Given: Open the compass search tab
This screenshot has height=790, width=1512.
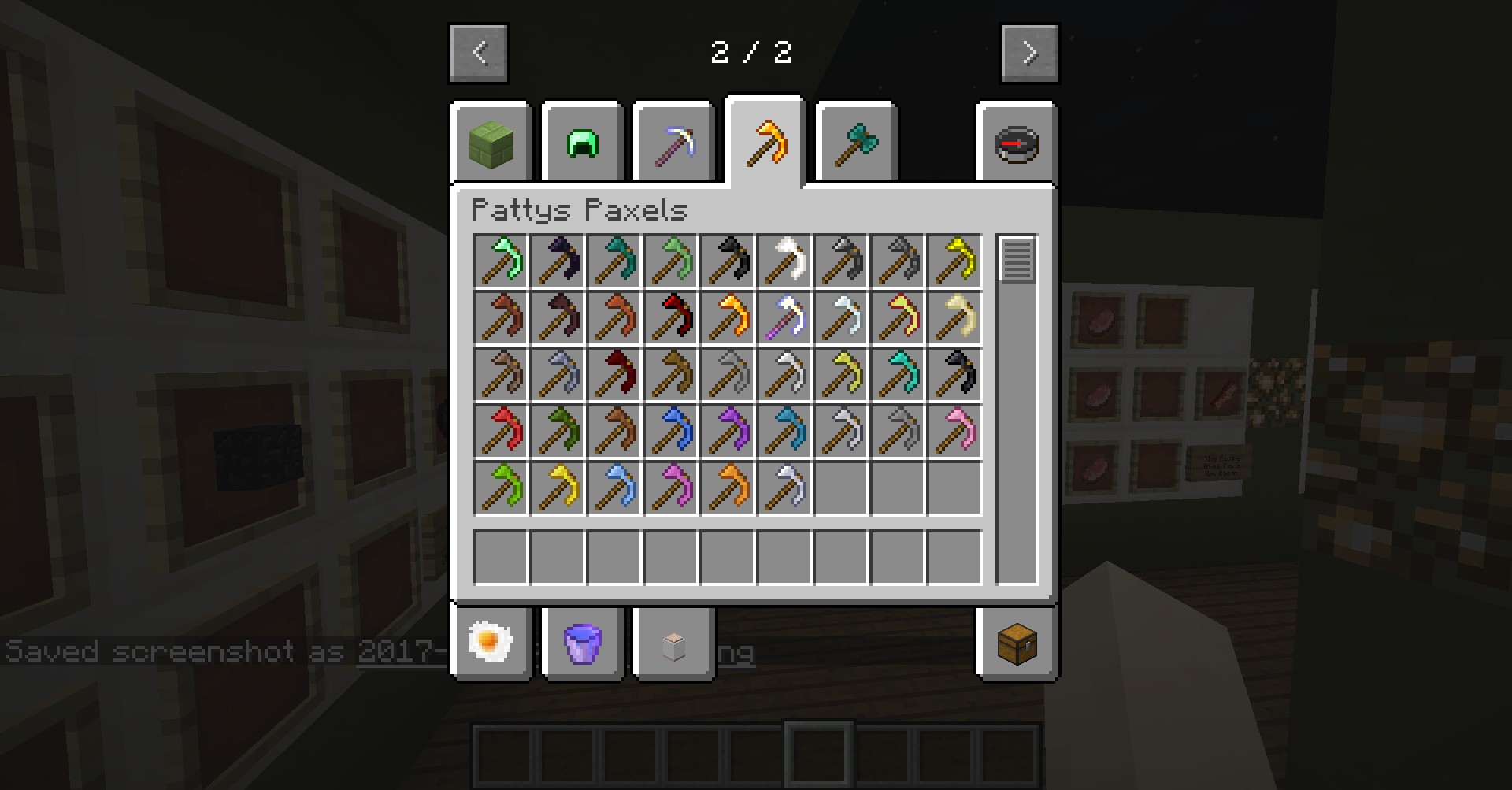Looking at the screenshot, I should (1017, 143).
